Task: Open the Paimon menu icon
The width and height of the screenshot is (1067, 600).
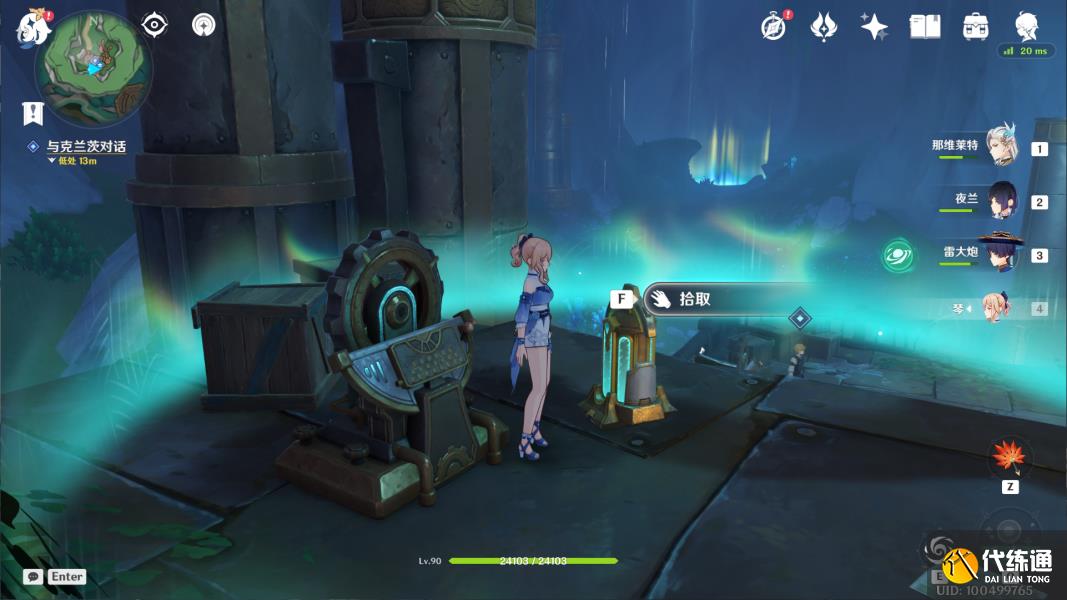Action: [x=32, y=27]
